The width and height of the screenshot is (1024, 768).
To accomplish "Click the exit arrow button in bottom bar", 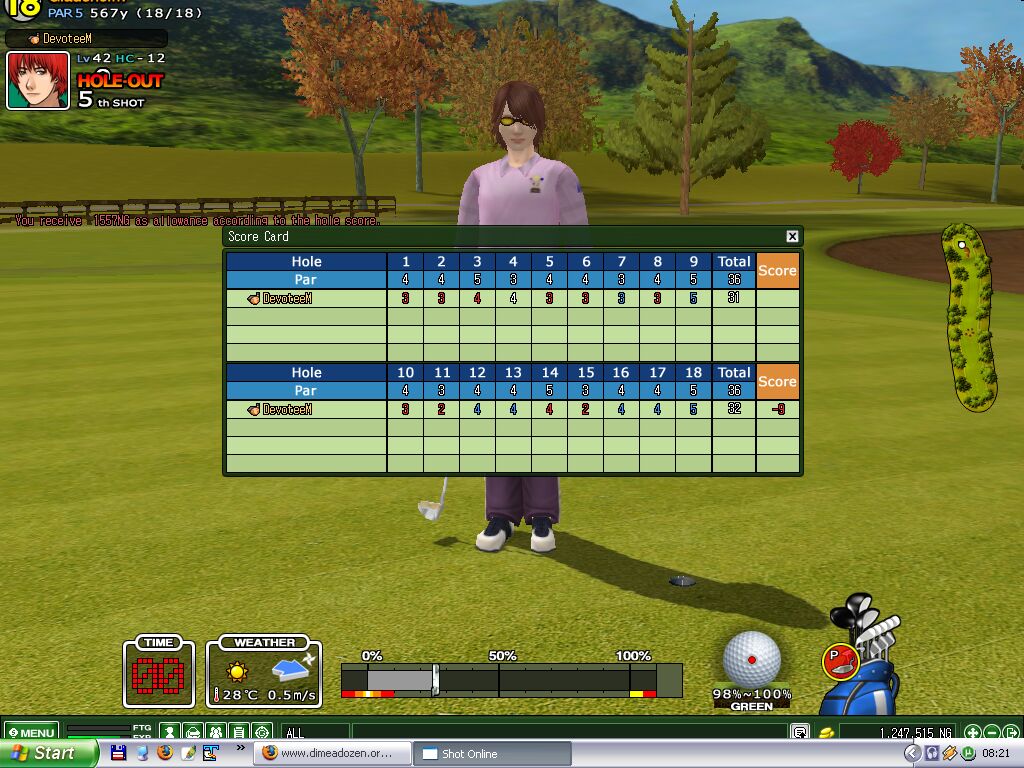I will coord(1010,732).
